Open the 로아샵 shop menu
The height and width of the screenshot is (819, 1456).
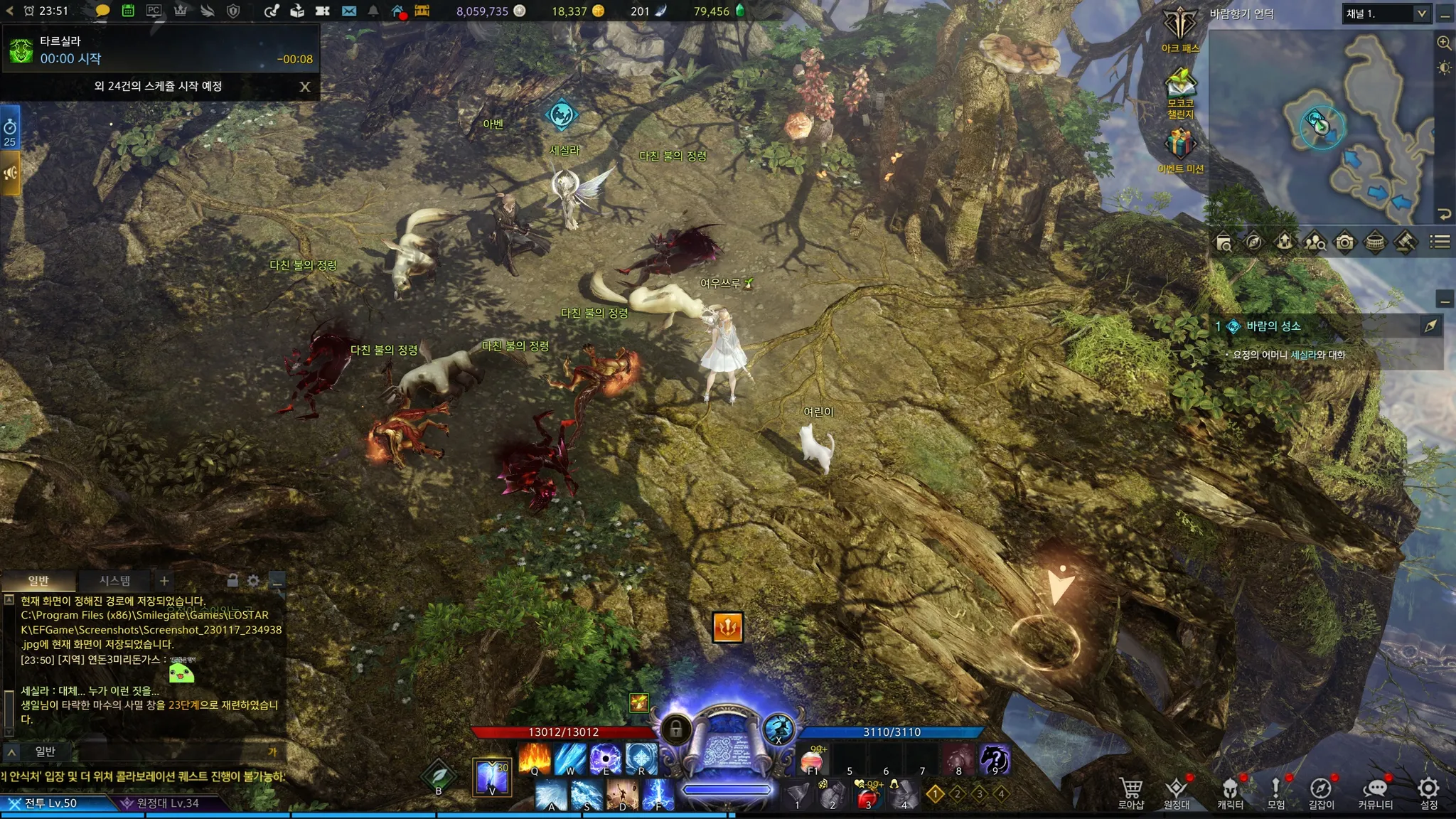1130,792
